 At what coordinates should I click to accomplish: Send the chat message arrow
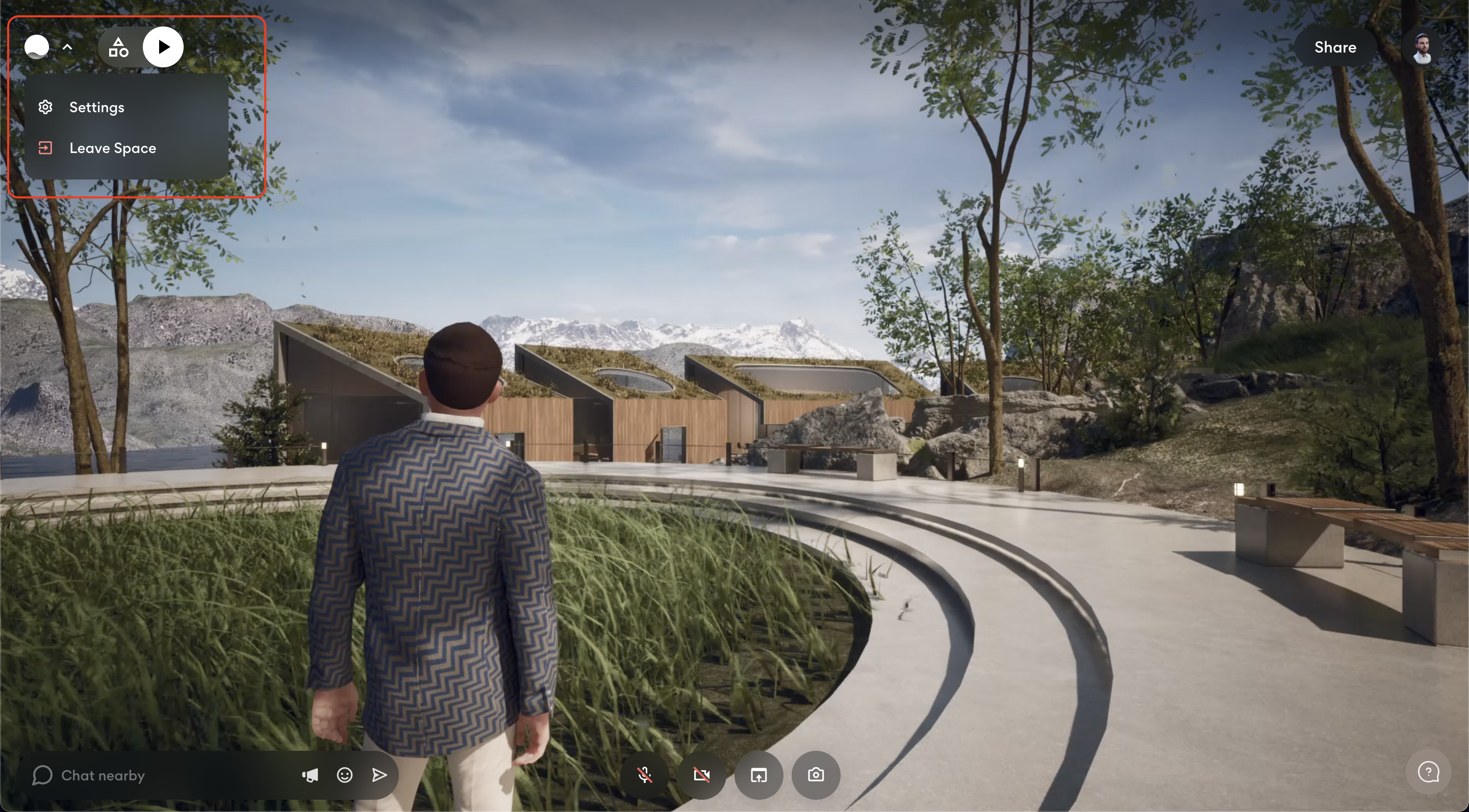tap(379, 775)
